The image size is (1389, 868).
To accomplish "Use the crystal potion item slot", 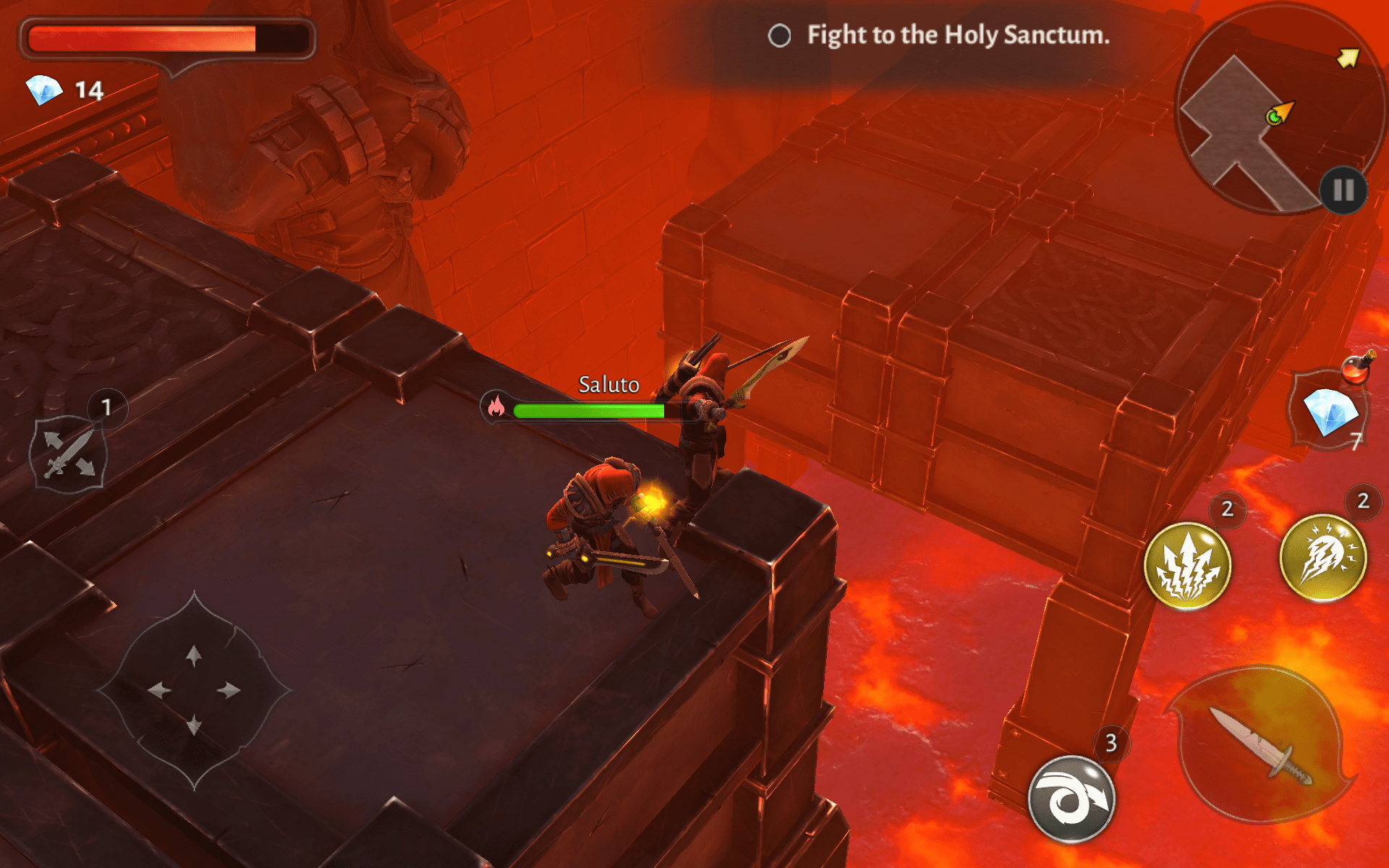I will pos(1330,410).
